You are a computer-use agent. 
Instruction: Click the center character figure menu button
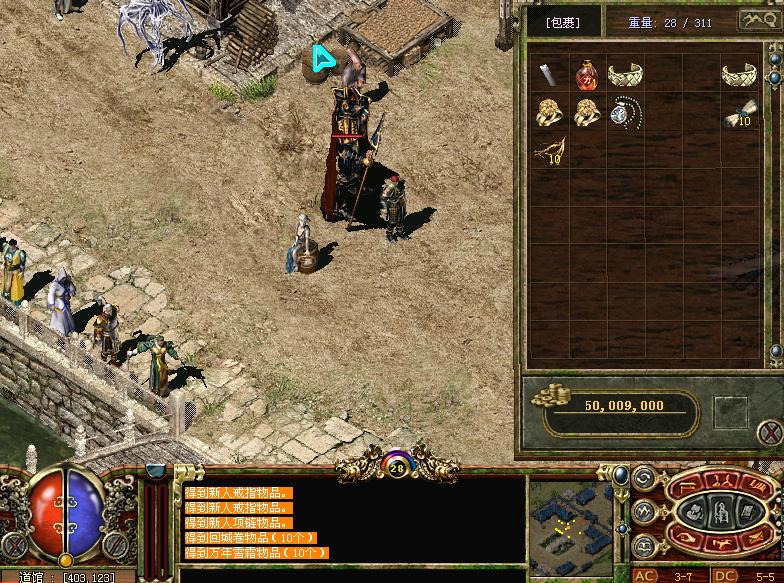[720, 513]
